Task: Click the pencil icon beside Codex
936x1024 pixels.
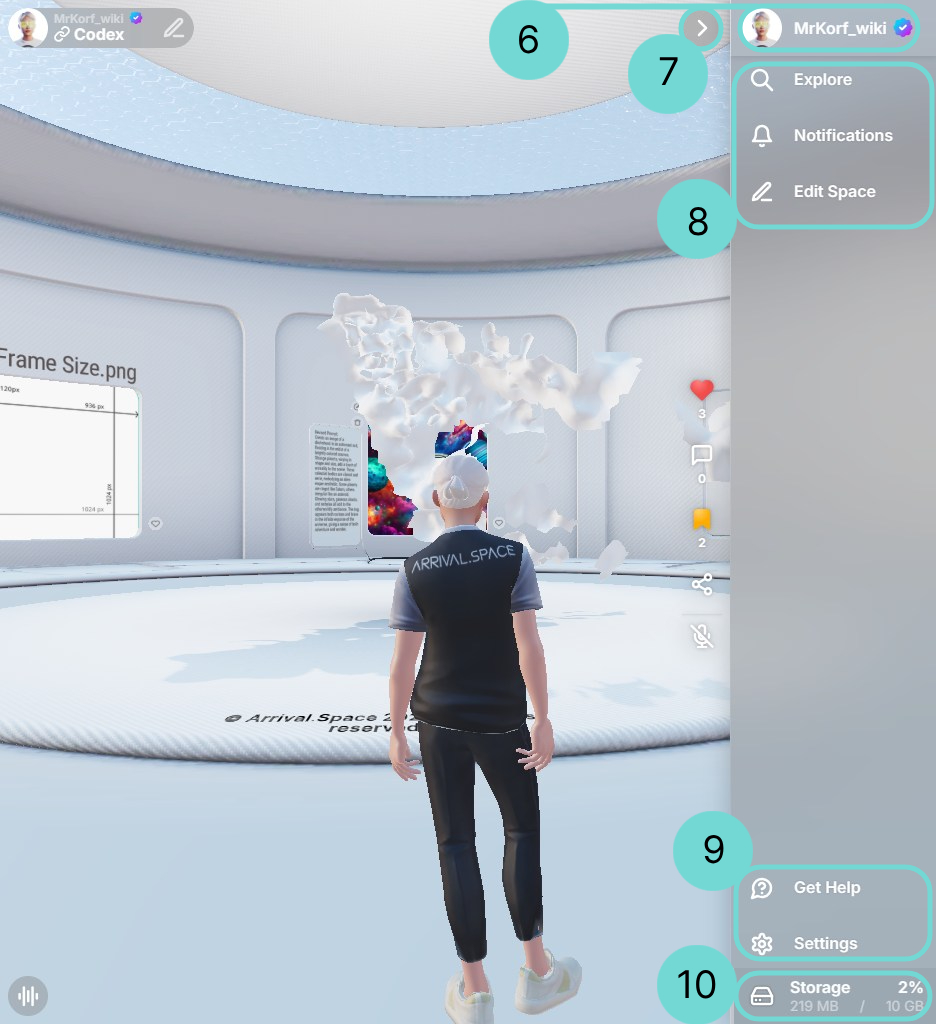Action: (174, 28)
